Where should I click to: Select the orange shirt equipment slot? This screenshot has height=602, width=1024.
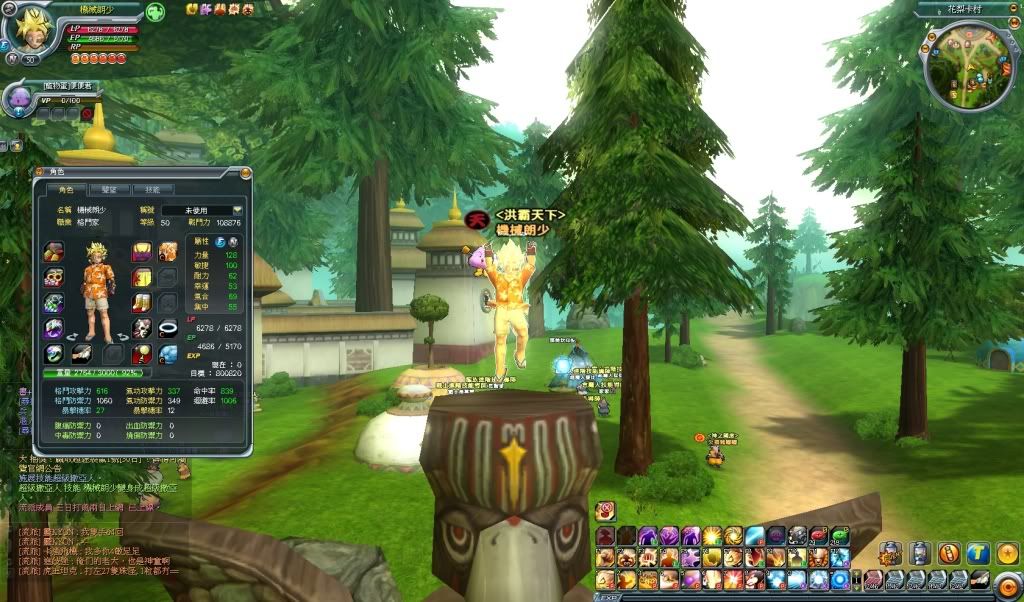[x=167, y=251]
